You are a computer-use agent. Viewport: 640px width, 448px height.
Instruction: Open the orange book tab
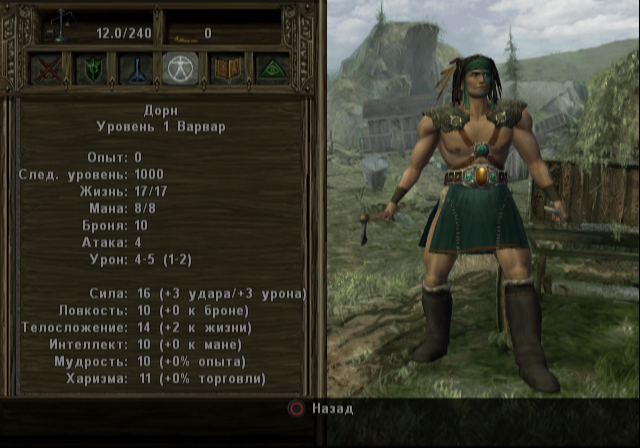226,69
